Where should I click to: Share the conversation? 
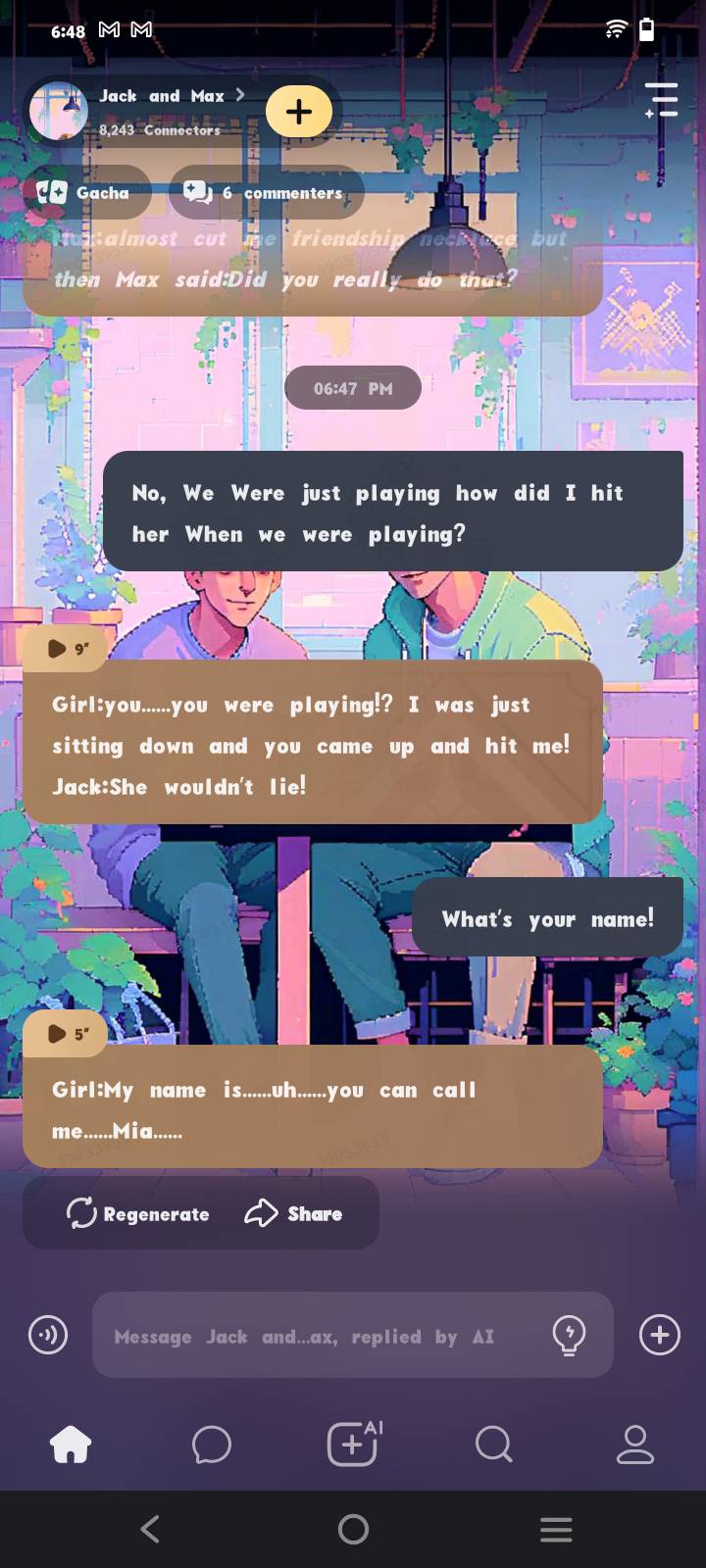coord(293,1214)
